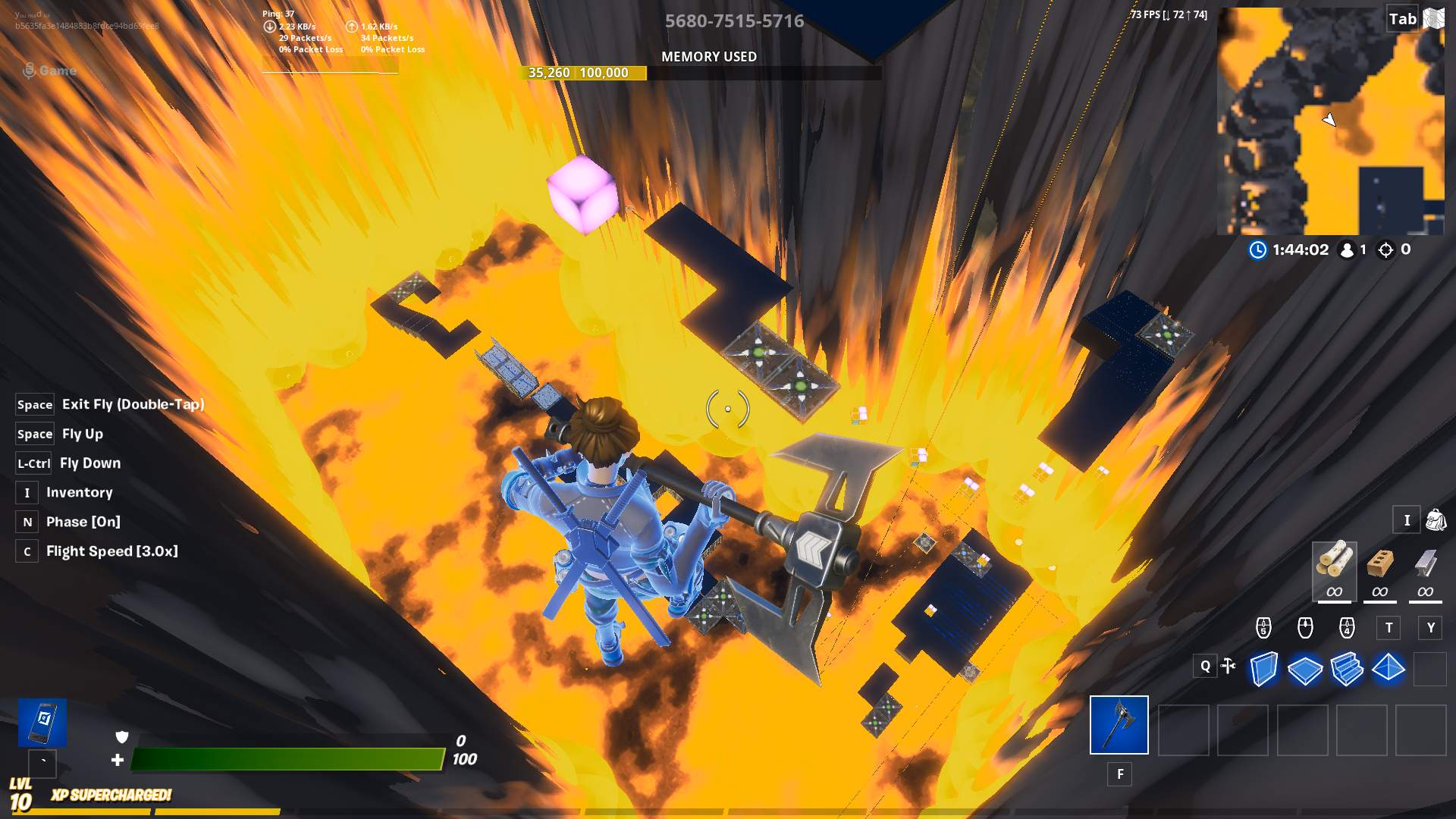Click the island code 5680-7515-5716

(734, 21)
